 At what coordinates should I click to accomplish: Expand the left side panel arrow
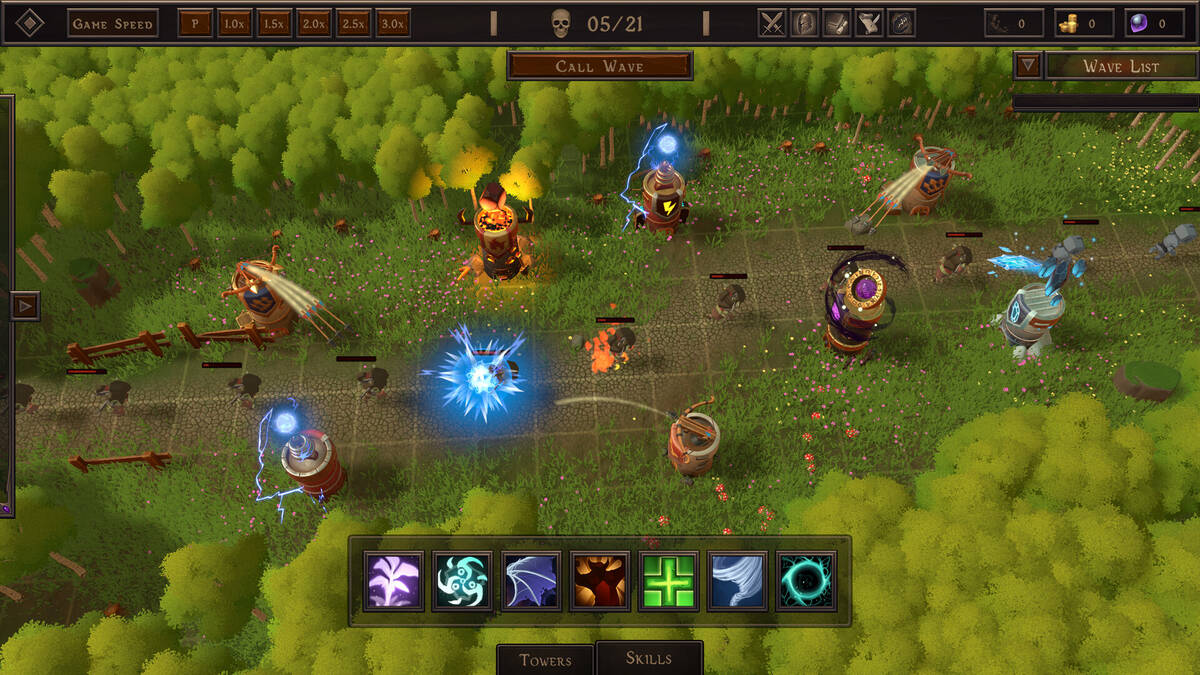(x=25, y=305)
